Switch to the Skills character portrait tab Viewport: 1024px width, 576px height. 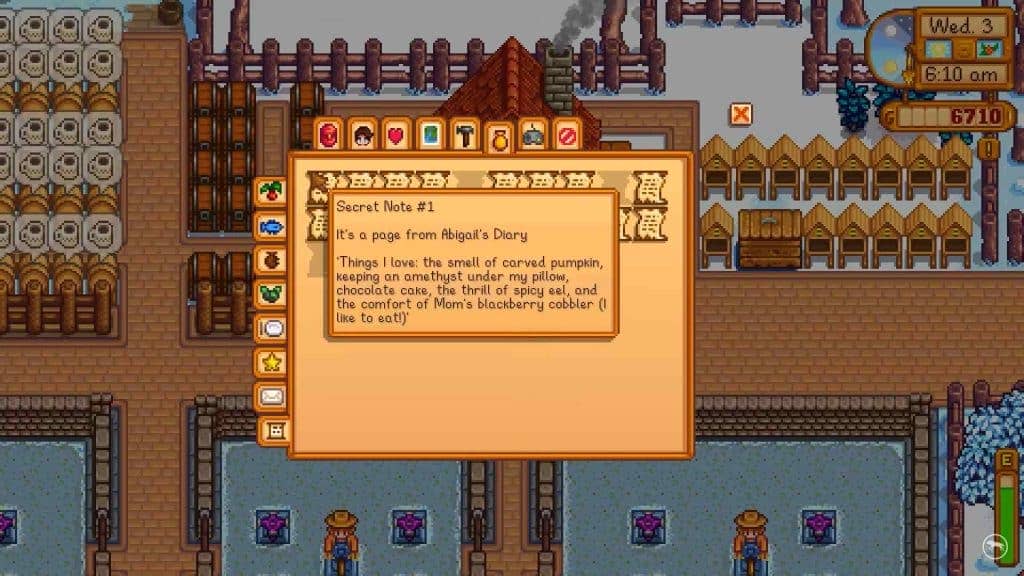tap(363, 135)
